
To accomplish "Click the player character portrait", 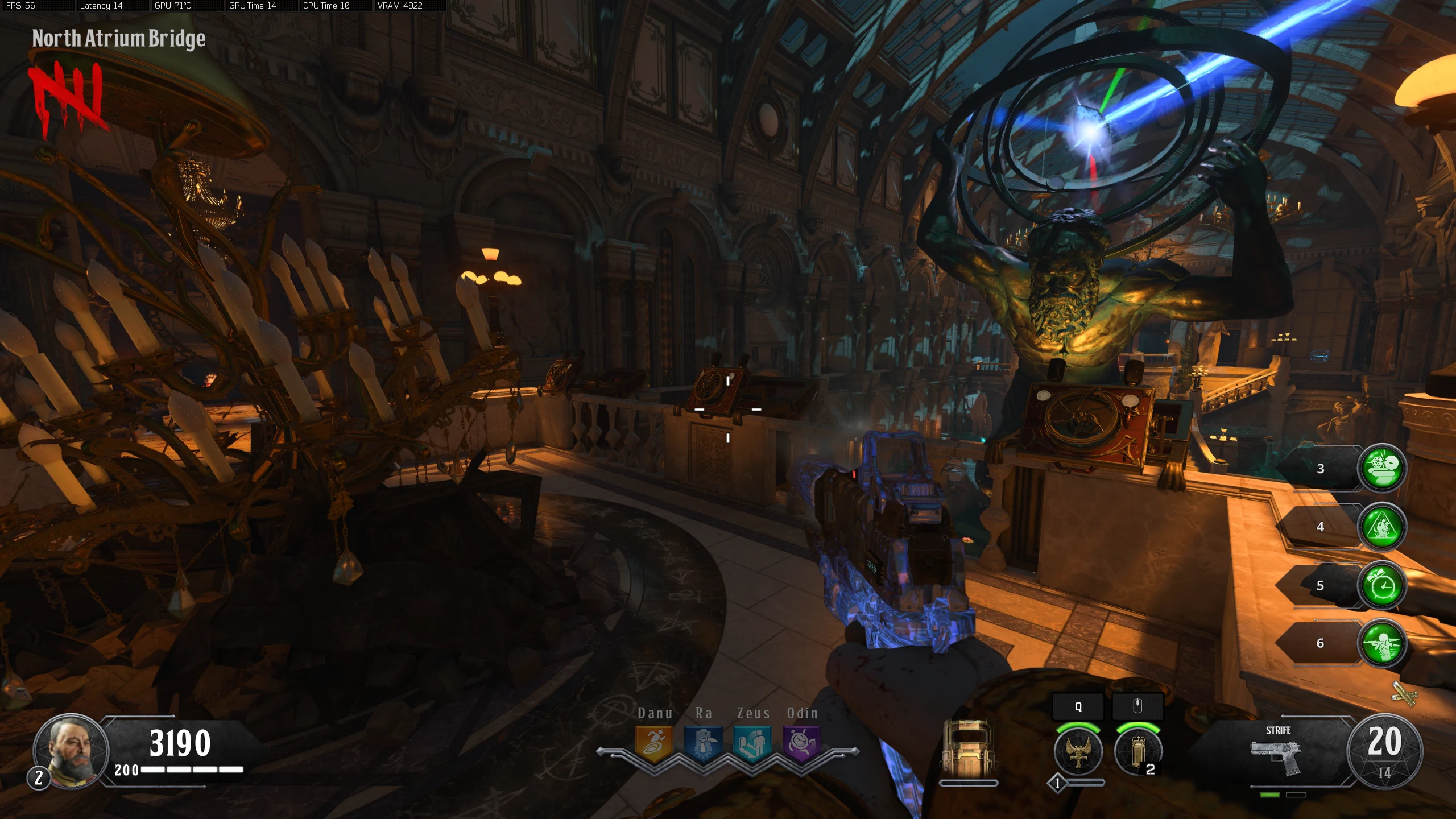I will tap(71, 751).
